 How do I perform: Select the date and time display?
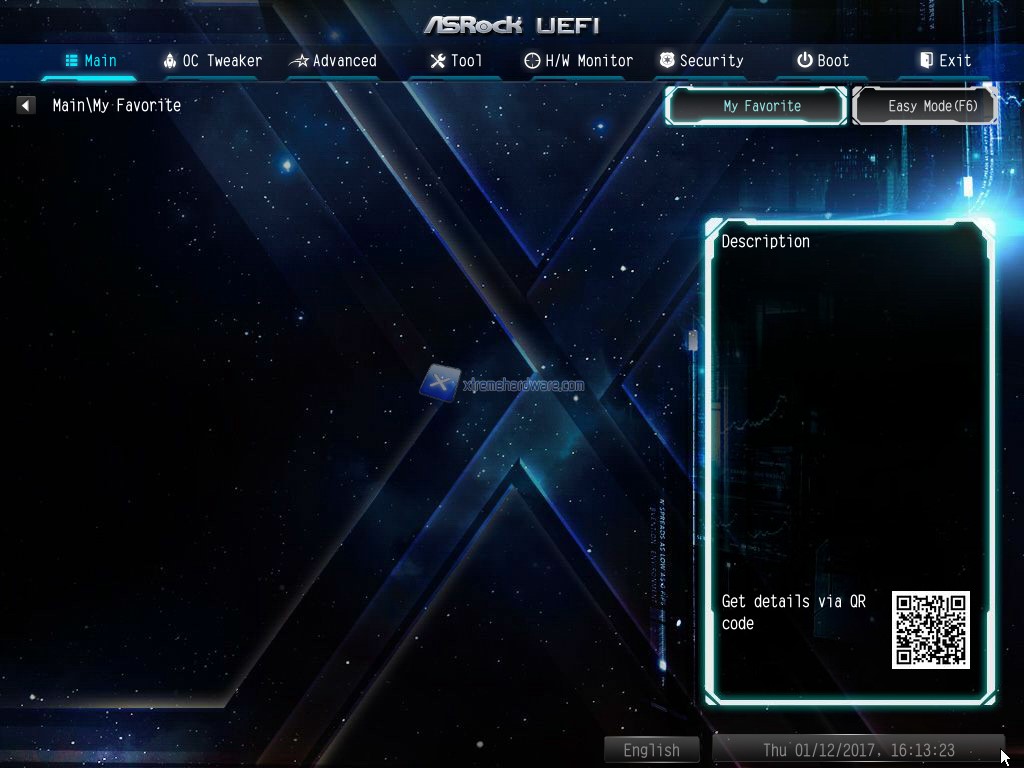point(858,750)
